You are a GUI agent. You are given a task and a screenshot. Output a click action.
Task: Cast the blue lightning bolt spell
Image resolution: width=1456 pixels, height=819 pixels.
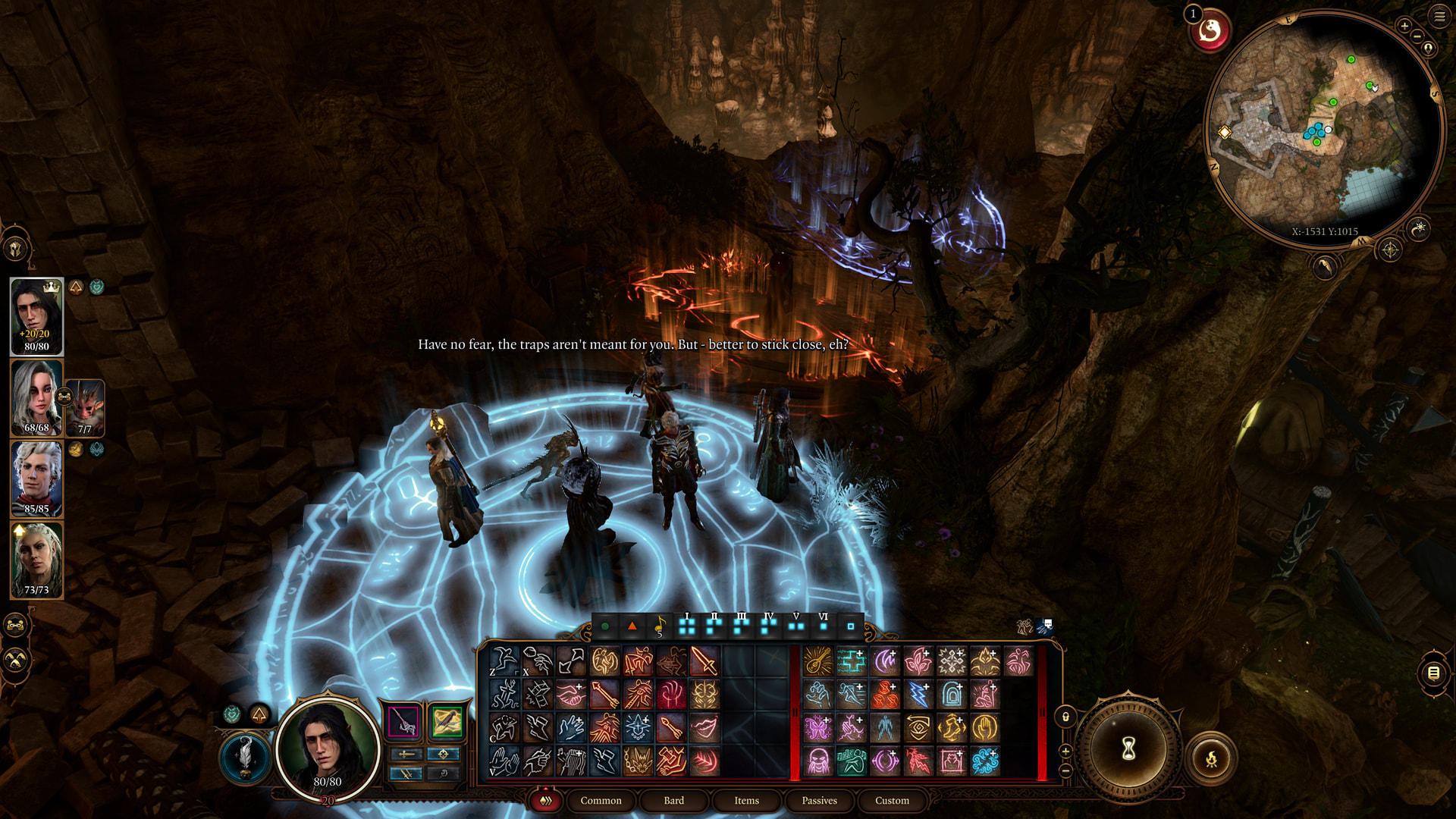click(918, 695)
